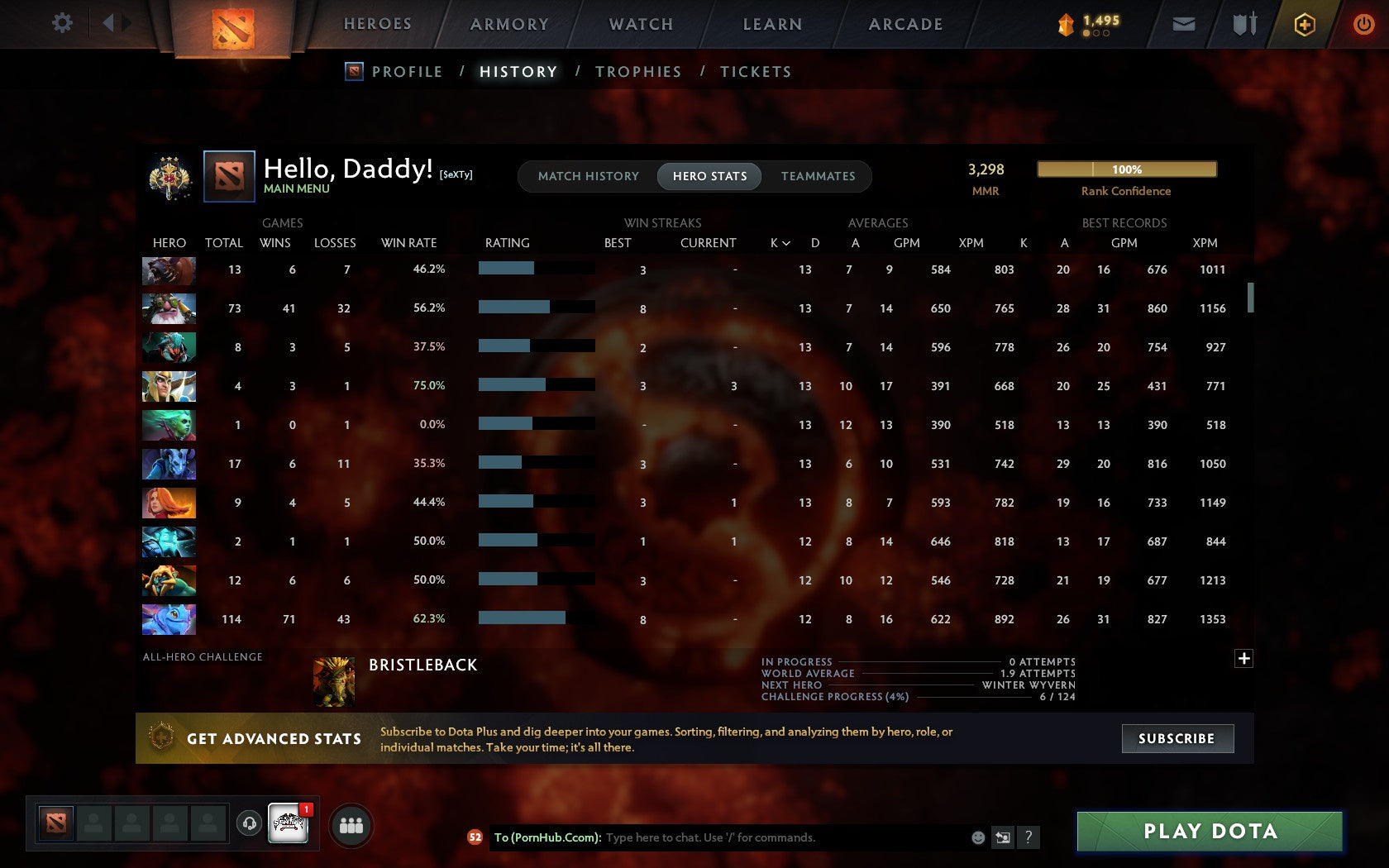This screenshot has width=1389, height=868.
Task: Click the Rank Confidence progress bar
Action: click(1127, 169)
